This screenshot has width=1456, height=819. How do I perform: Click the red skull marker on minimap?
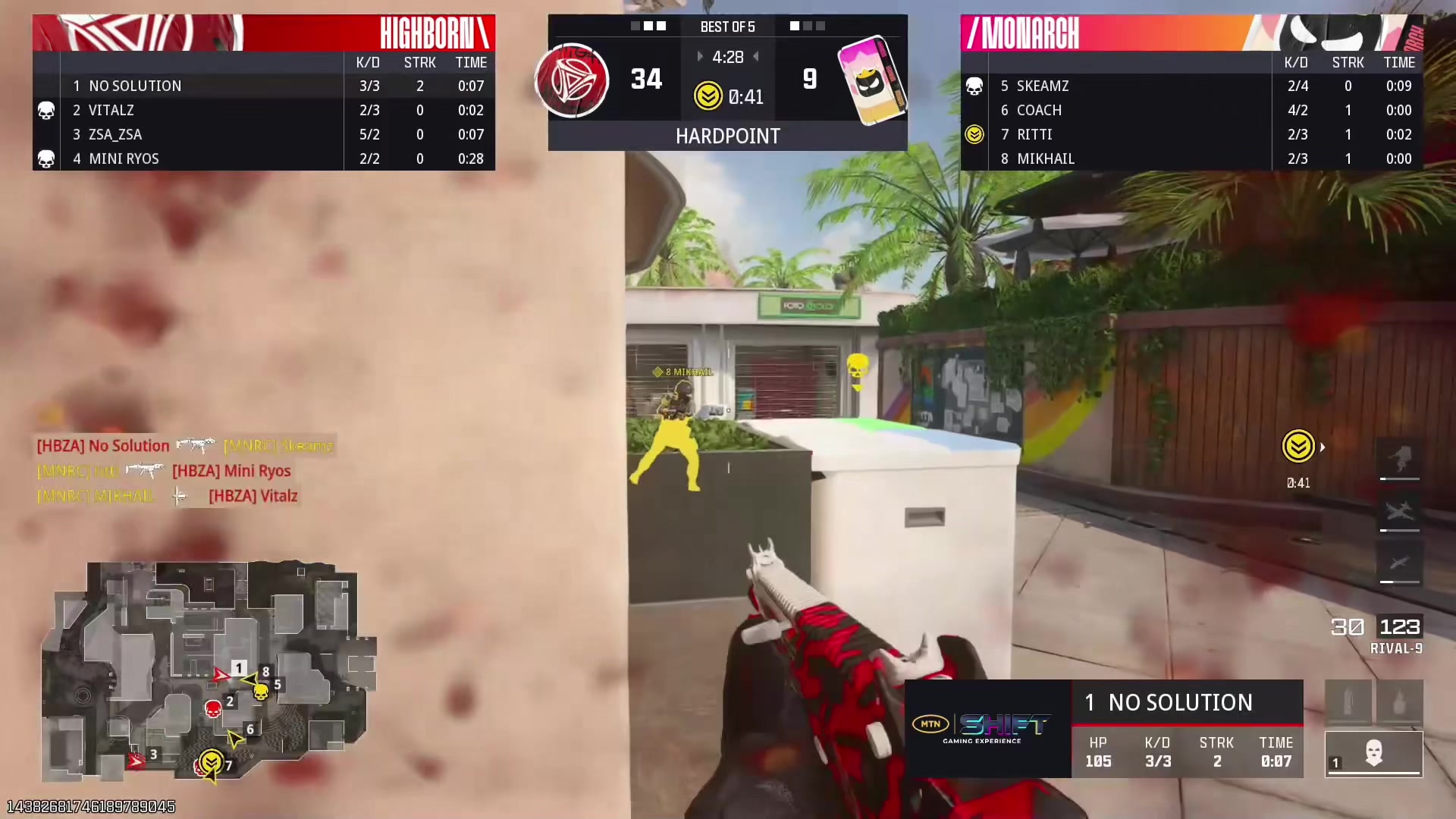(x=213, y=709)
